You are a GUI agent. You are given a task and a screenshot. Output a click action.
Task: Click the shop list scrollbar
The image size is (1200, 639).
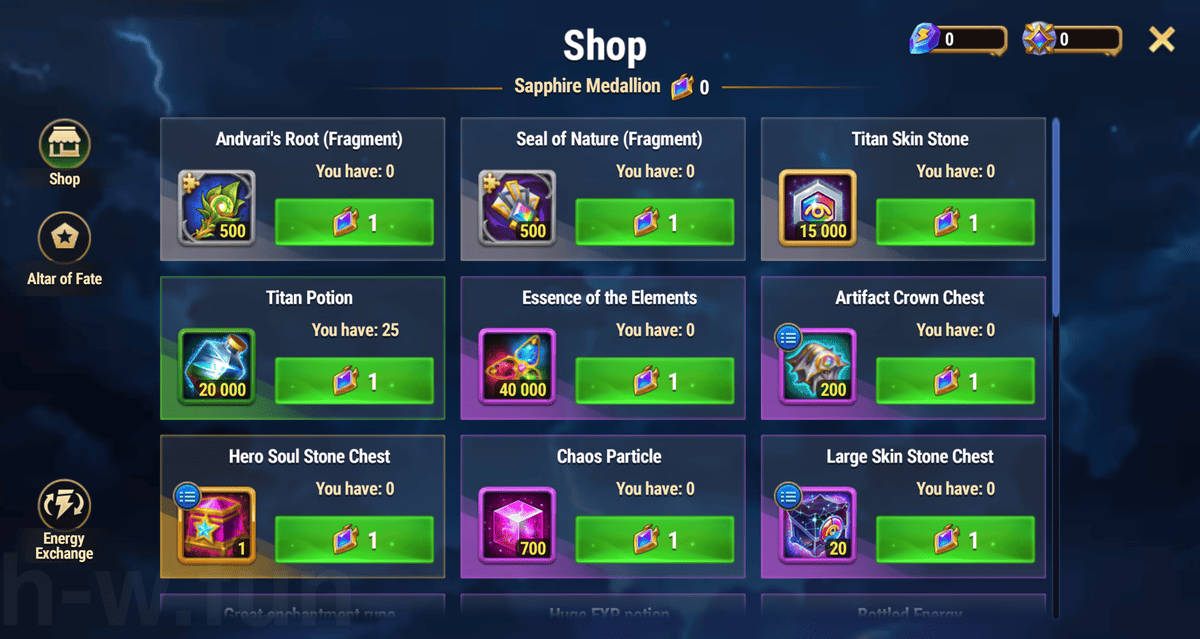tap(1056, 220)
